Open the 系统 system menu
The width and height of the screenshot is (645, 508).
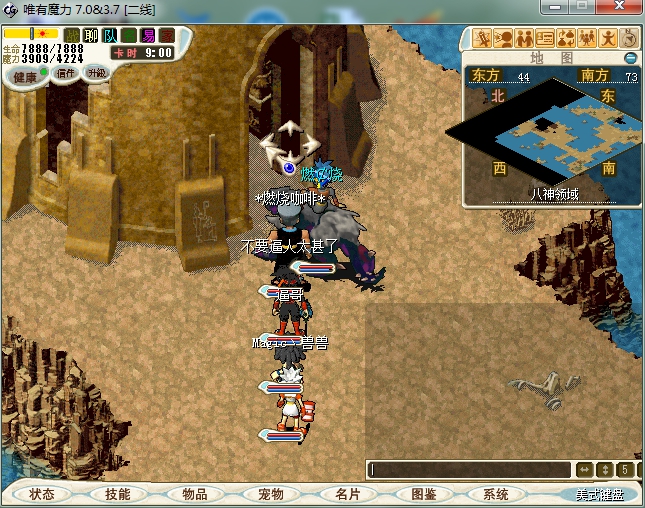496,494
